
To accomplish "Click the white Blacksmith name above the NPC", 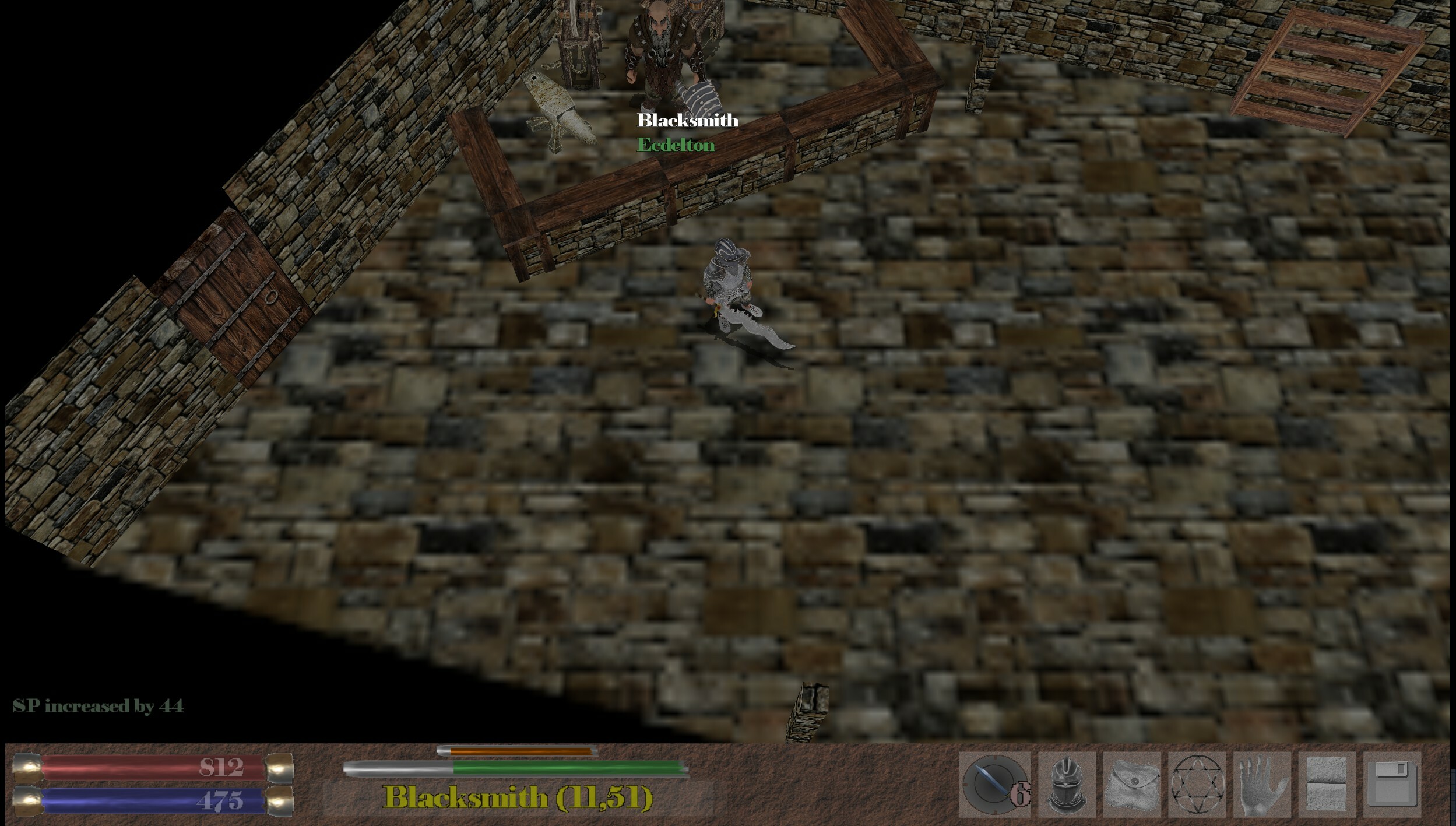I will pyautogui.click(x=689, y=121).
